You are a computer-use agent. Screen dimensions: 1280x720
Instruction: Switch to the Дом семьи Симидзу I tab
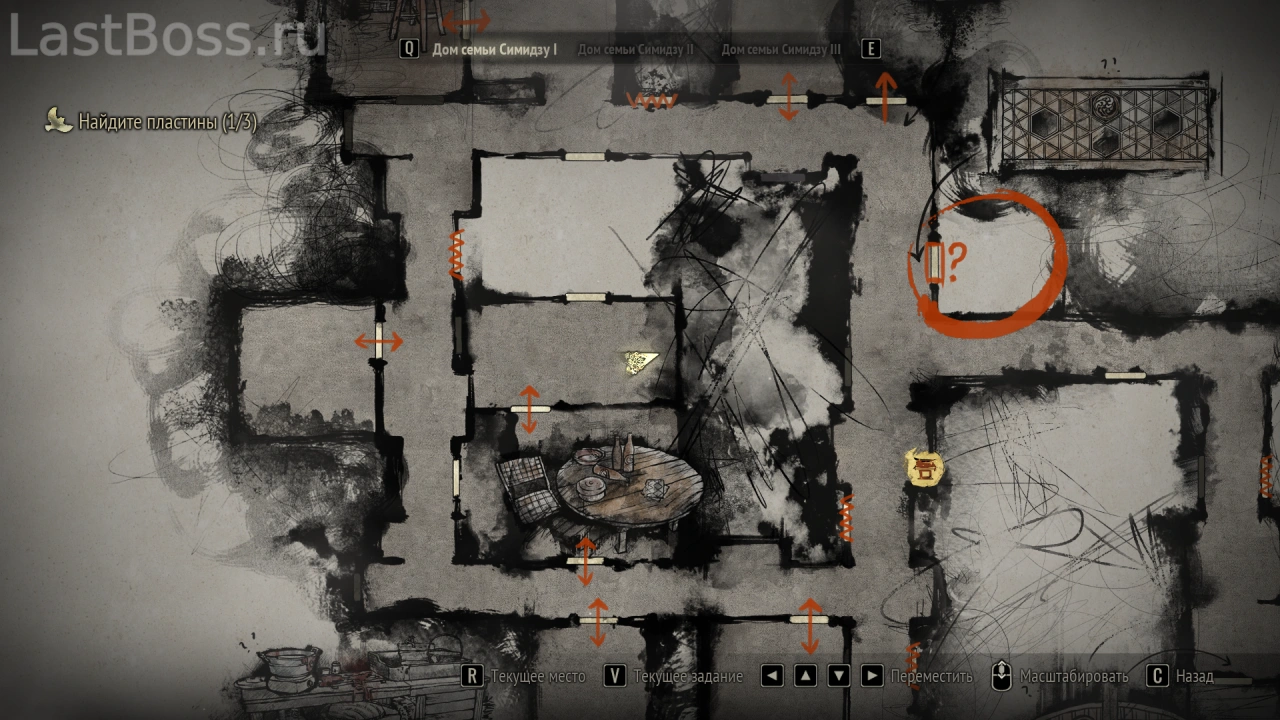pyautogui.click(x=494, y=49)
